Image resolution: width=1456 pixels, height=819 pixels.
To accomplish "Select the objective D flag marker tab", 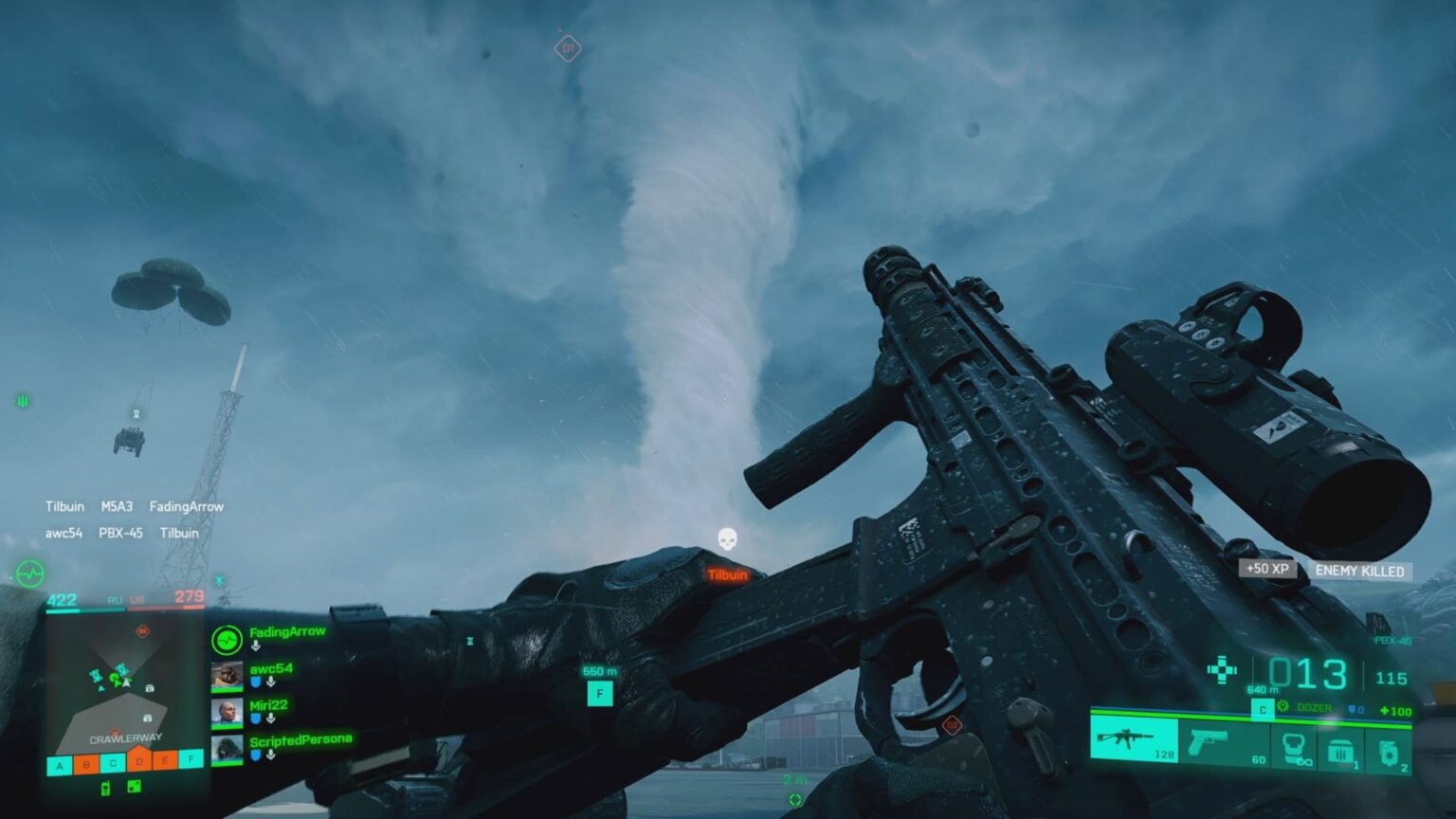I will 139,763.
